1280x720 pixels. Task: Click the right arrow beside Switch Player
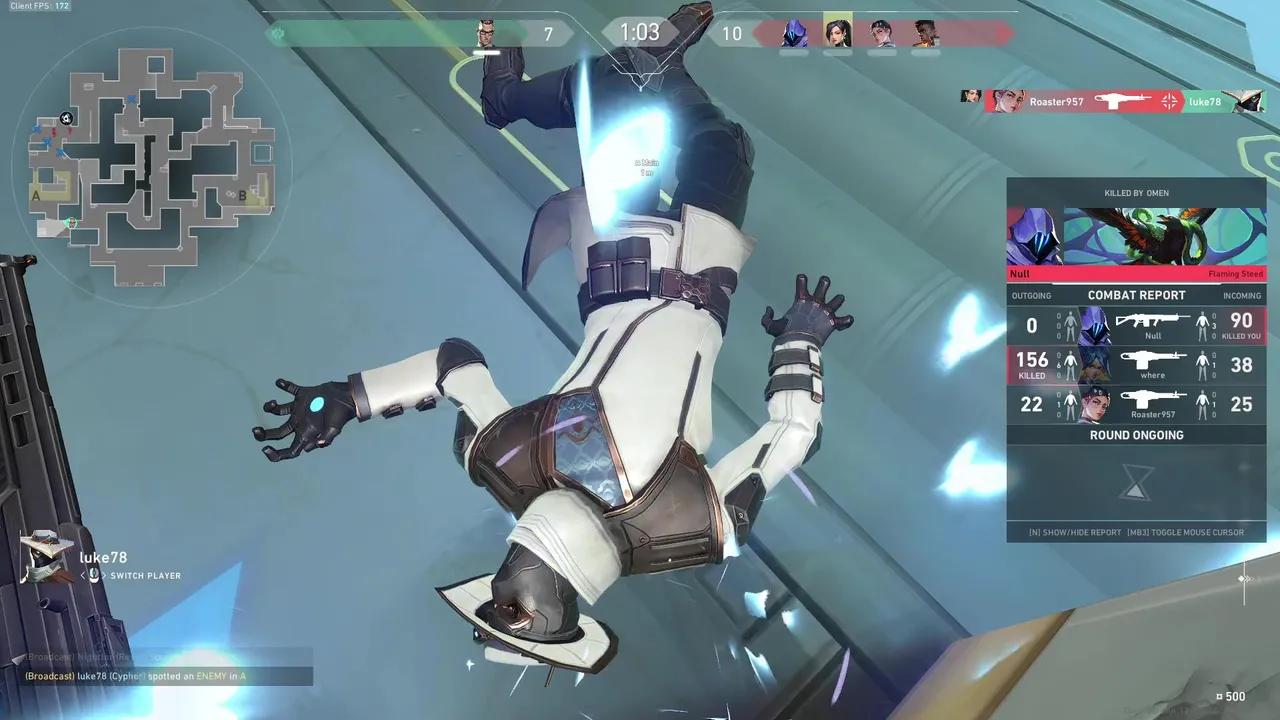105,575
